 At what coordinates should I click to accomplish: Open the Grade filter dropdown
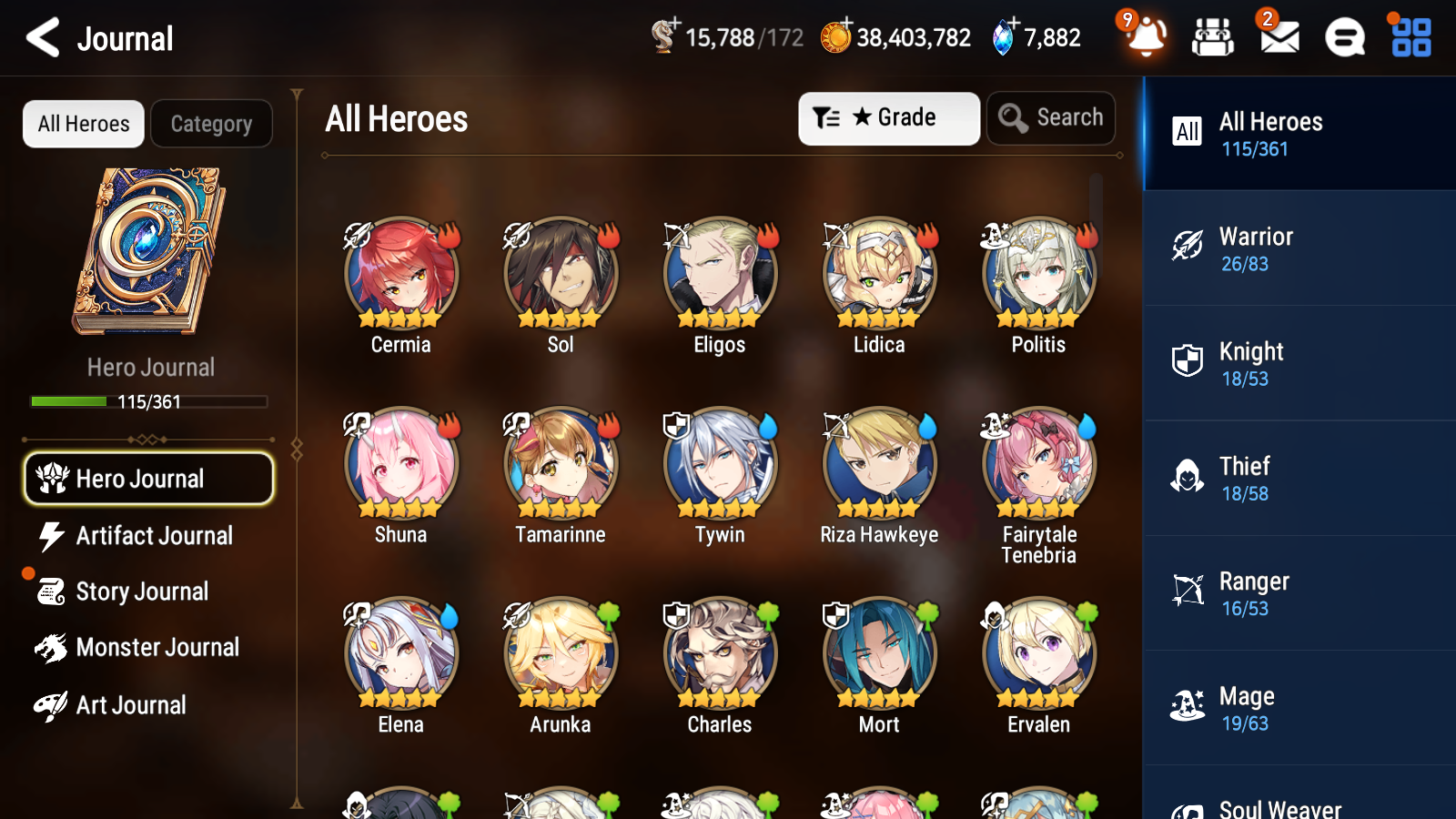(888, 117)
